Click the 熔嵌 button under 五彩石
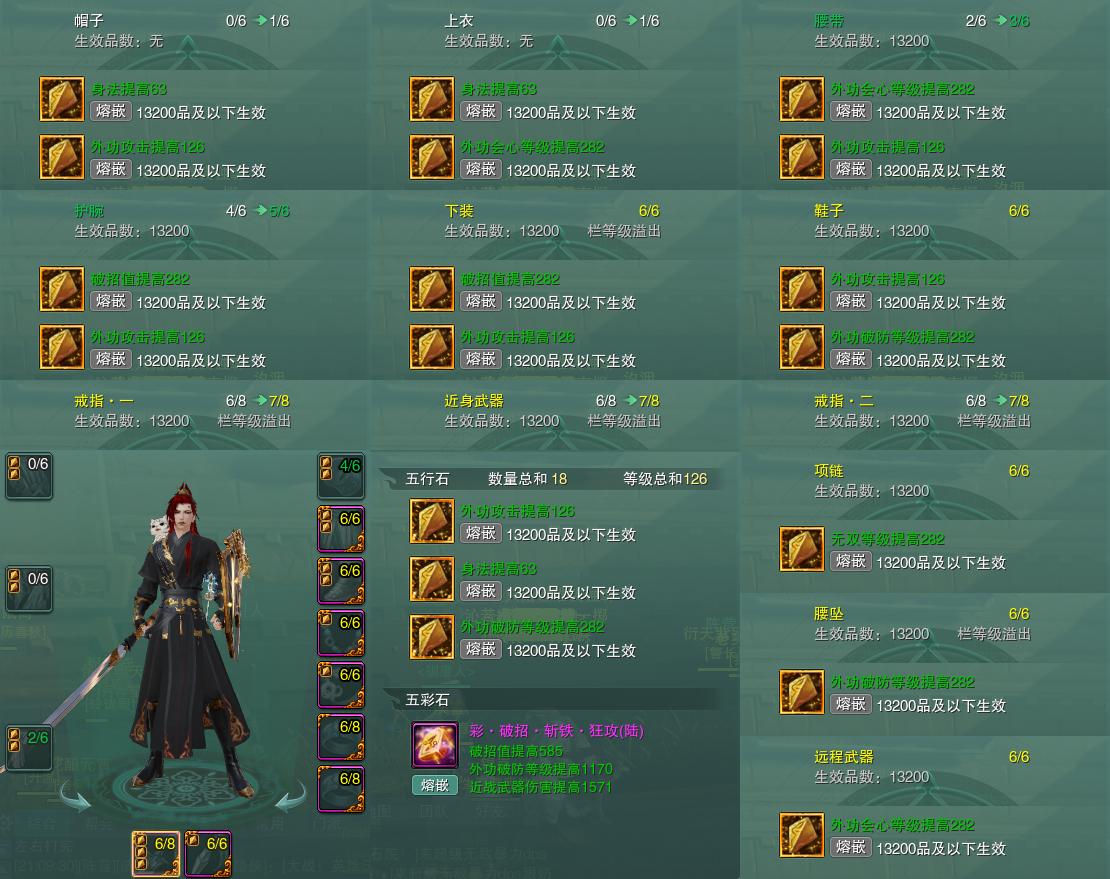The height and width of the screenshot is (879, 1110). pos(434,785)
